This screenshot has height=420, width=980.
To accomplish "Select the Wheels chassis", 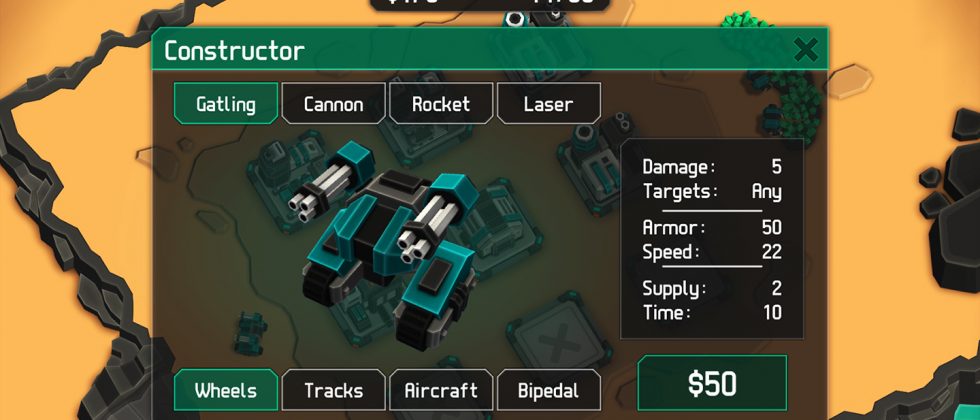I will [226, 390].
